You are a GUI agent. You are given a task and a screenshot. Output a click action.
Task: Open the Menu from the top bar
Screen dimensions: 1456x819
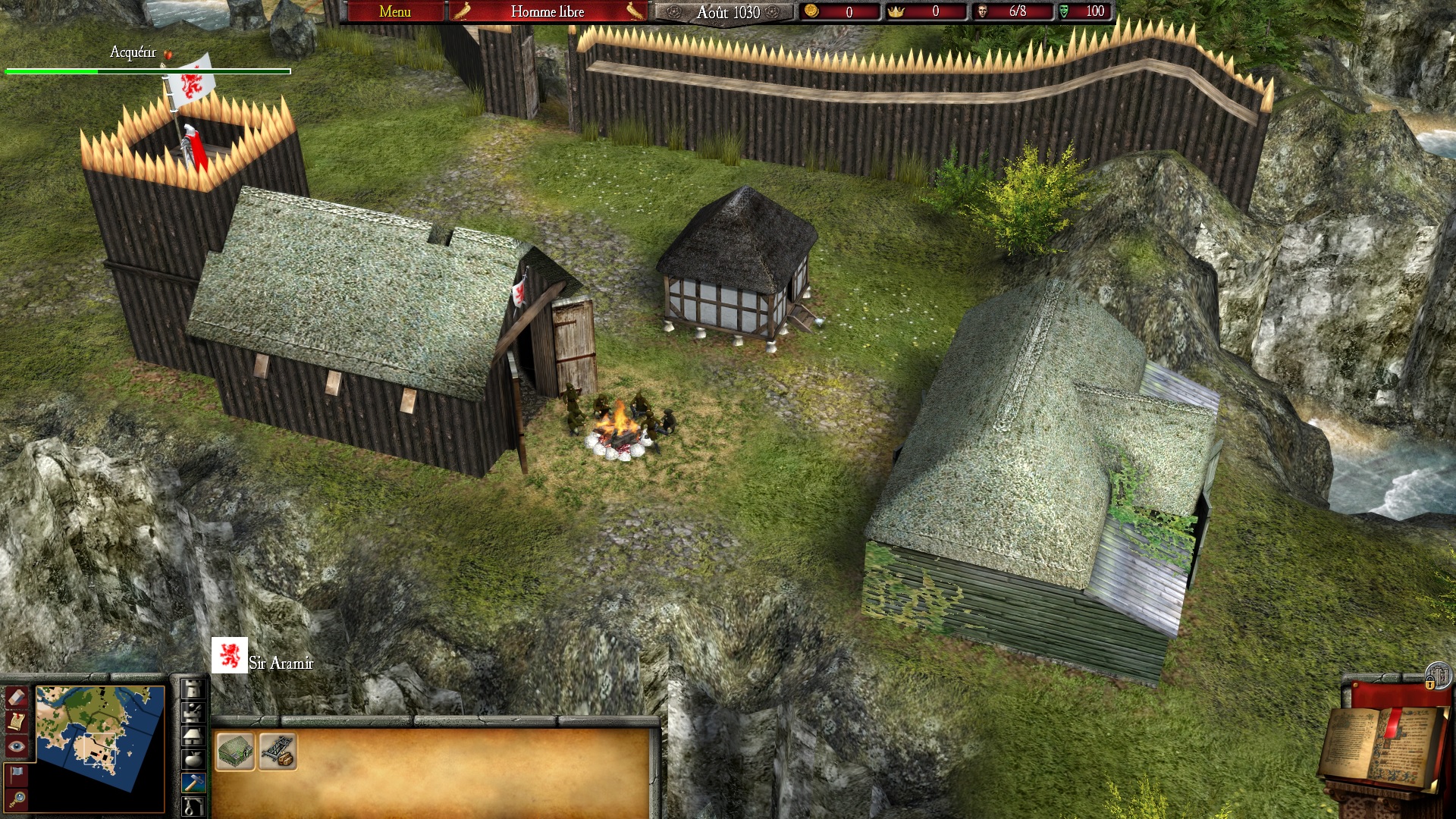click(394, 12)
